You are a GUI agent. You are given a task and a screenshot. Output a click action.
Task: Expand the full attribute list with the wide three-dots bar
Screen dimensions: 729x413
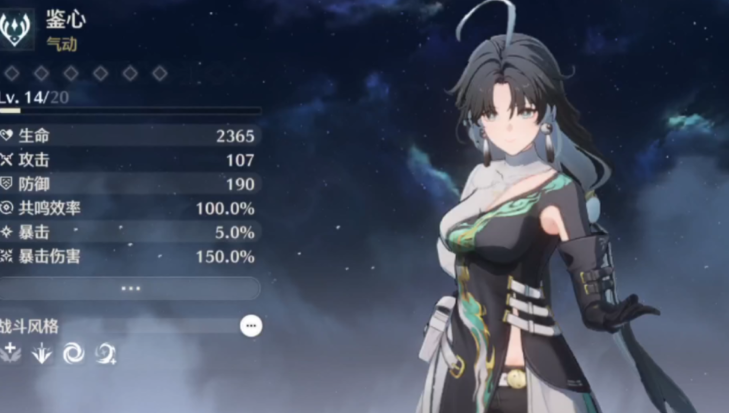[x=131, y=288]
